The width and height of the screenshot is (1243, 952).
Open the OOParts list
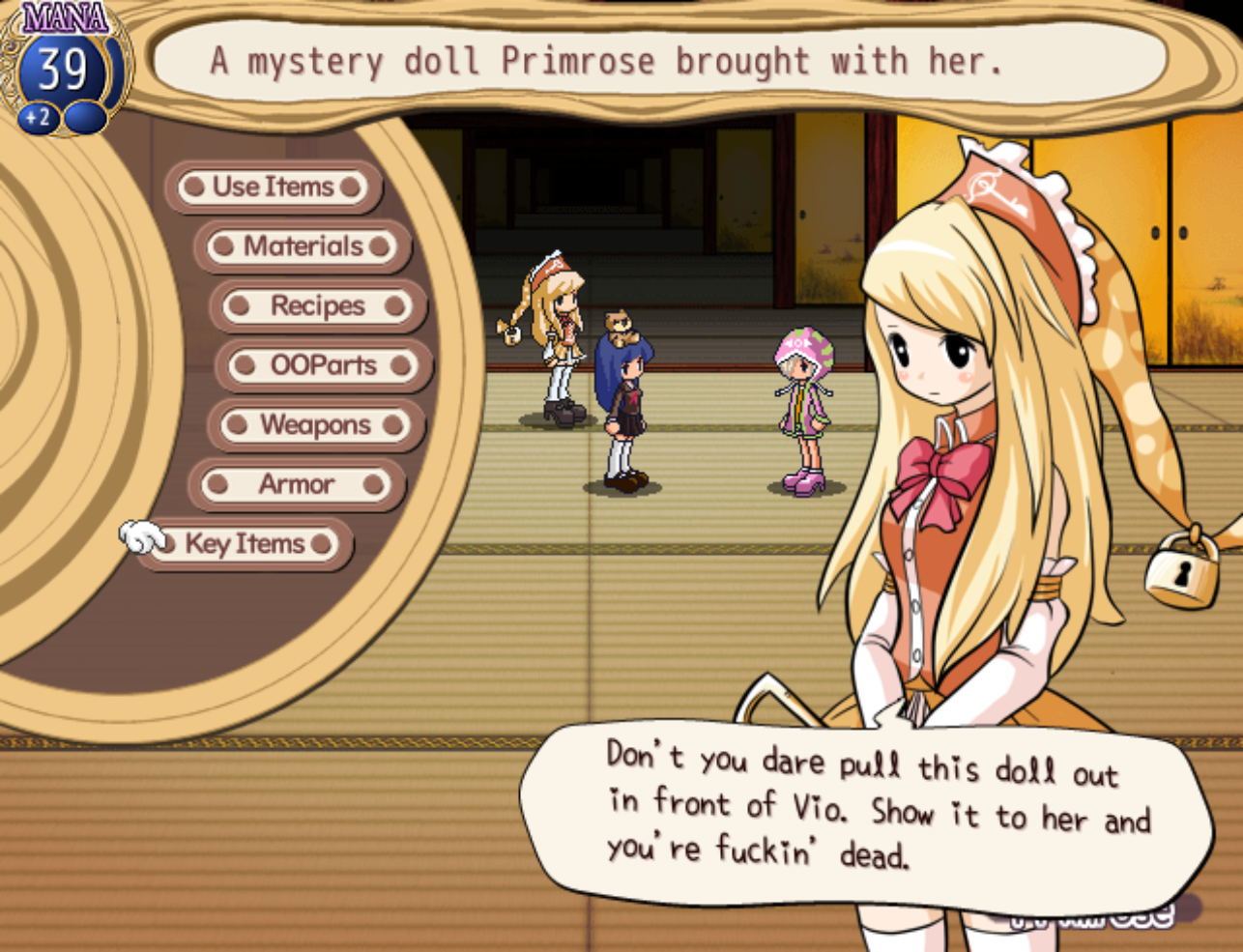tap(323, 365)
